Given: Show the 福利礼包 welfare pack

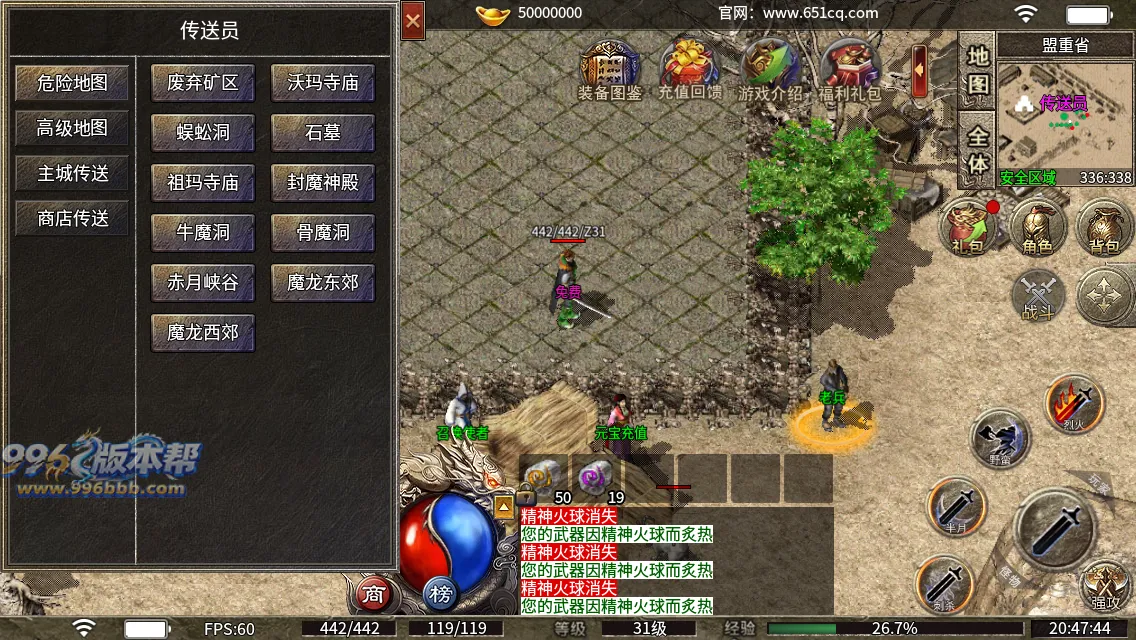Looking at the screenshot, I should click(x=849, y=70).
